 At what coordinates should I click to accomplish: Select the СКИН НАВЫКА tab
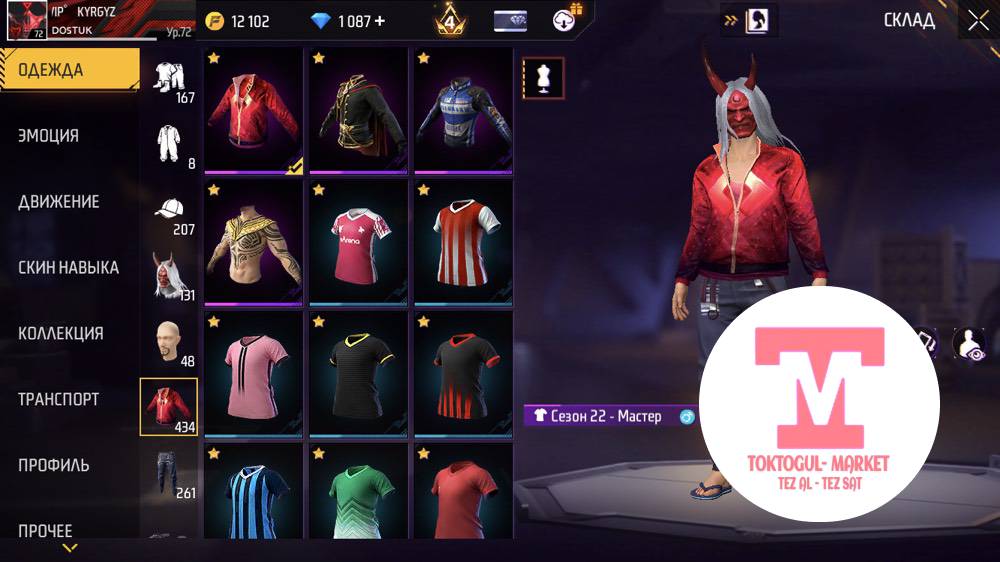click(68, 268)
